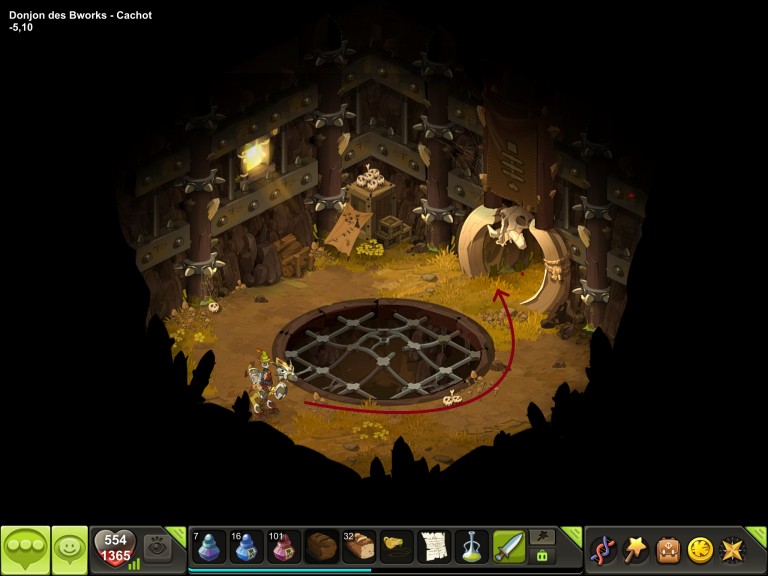Open the smiley emotes panel
The image size is (768, 576).
pos(70,549)
